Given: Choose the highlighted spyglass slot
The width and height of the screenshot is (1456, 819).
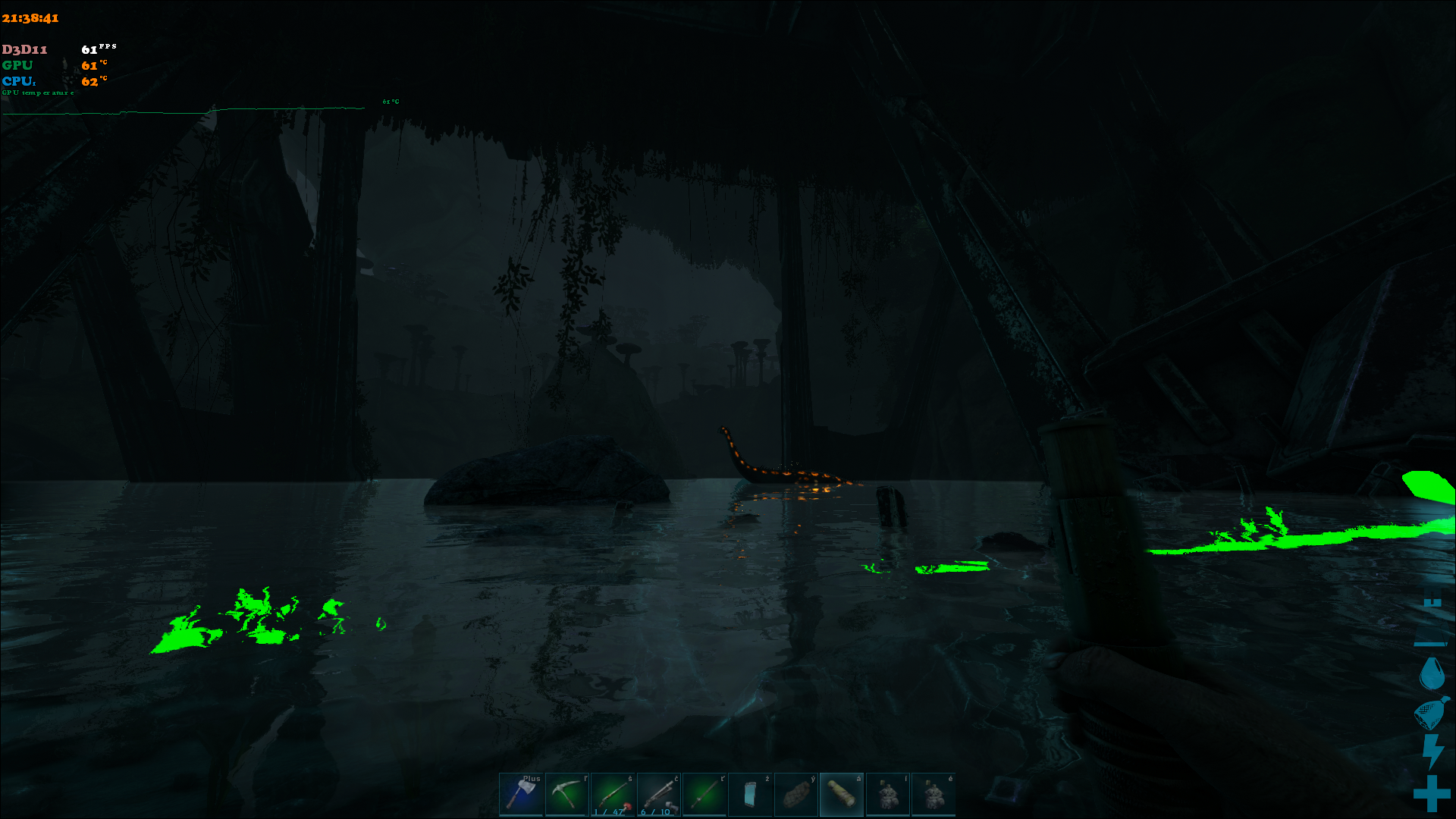Looking at the screenshot, I should click(x=842, y=794).
